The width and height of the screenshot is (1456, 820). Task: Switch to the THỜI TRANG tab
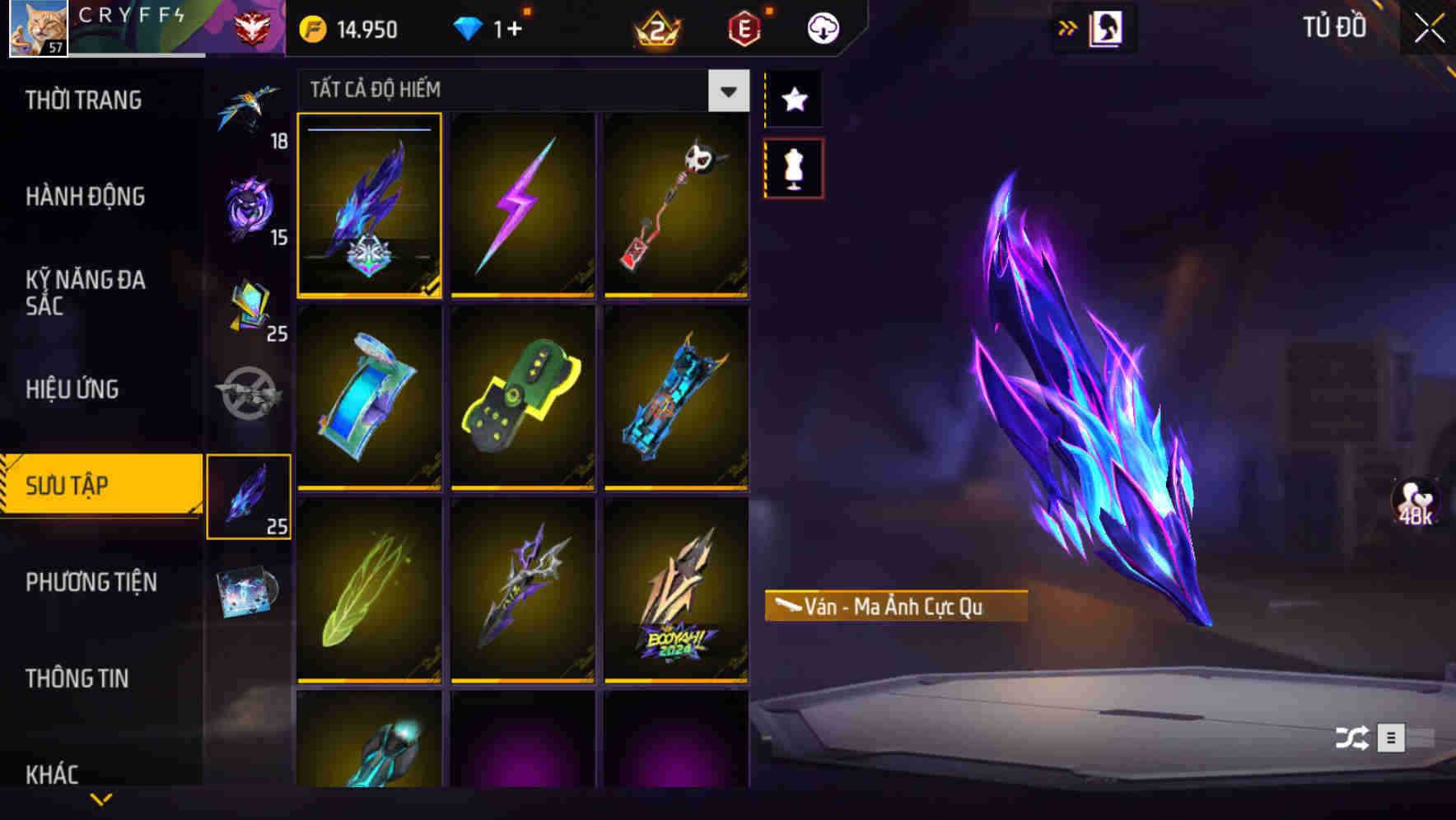tap(85, 100)
